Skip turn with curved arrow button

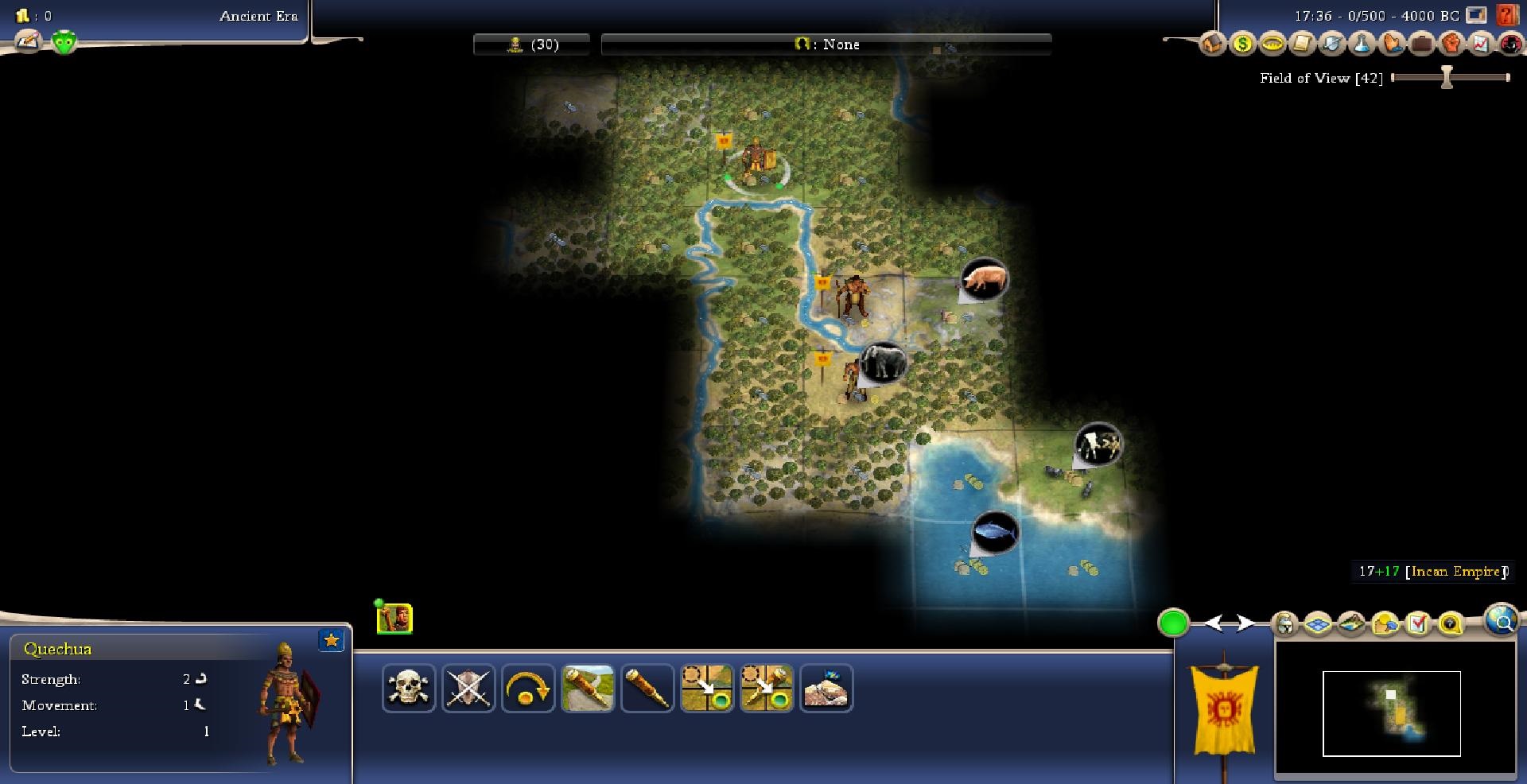click(527, 688)
